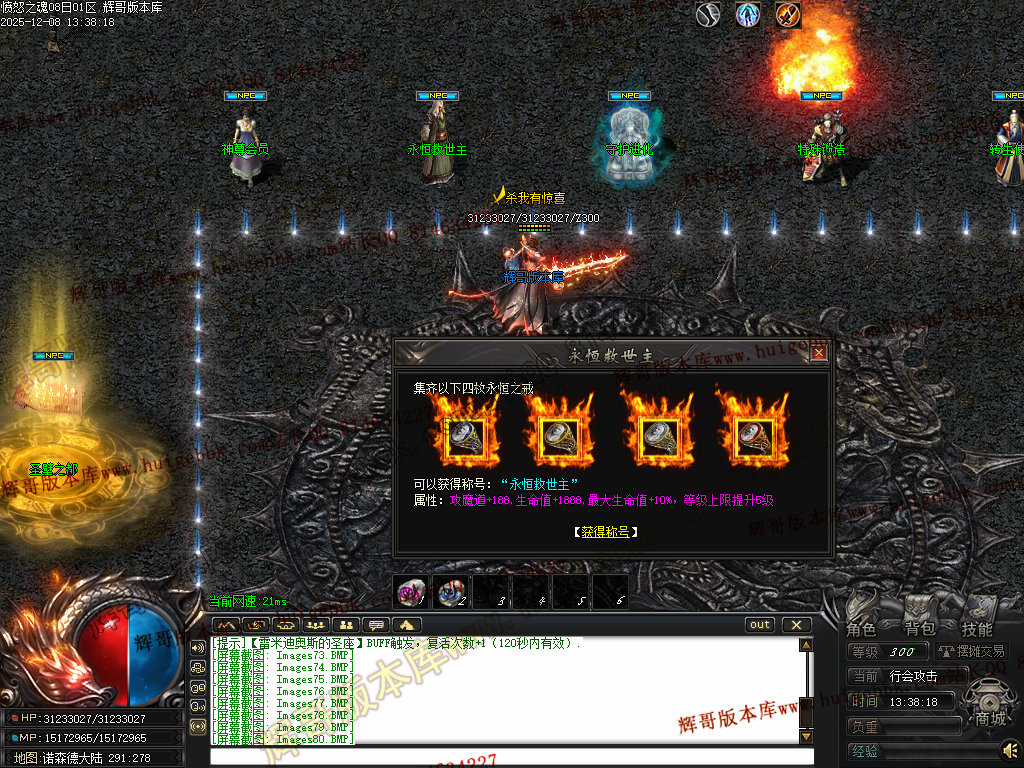Select the orange sword buff icon

click(x=788, y=15)
